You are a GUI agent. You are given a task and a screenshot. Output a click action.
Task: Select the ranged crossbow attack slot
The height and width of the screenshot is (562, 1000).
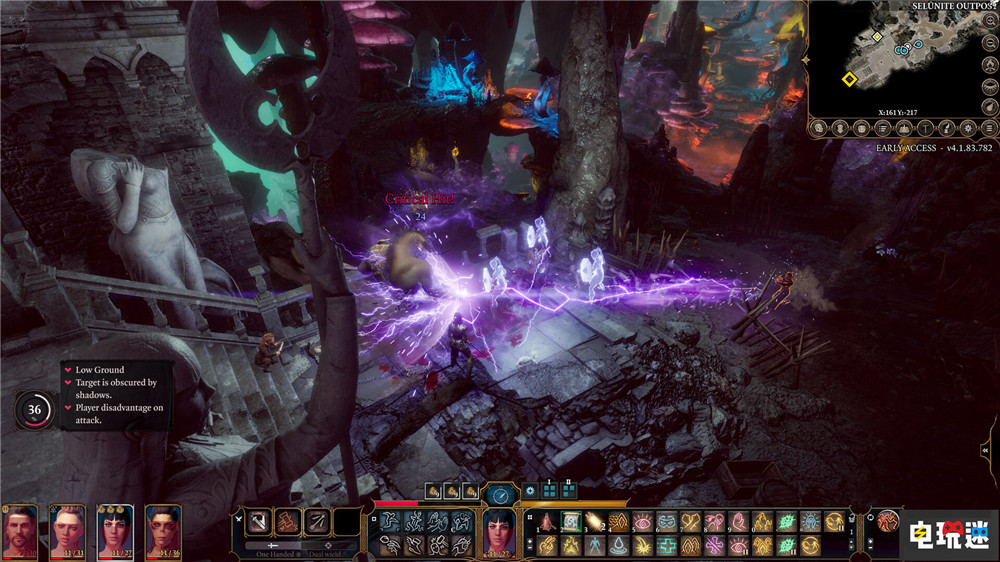(317, 521)
